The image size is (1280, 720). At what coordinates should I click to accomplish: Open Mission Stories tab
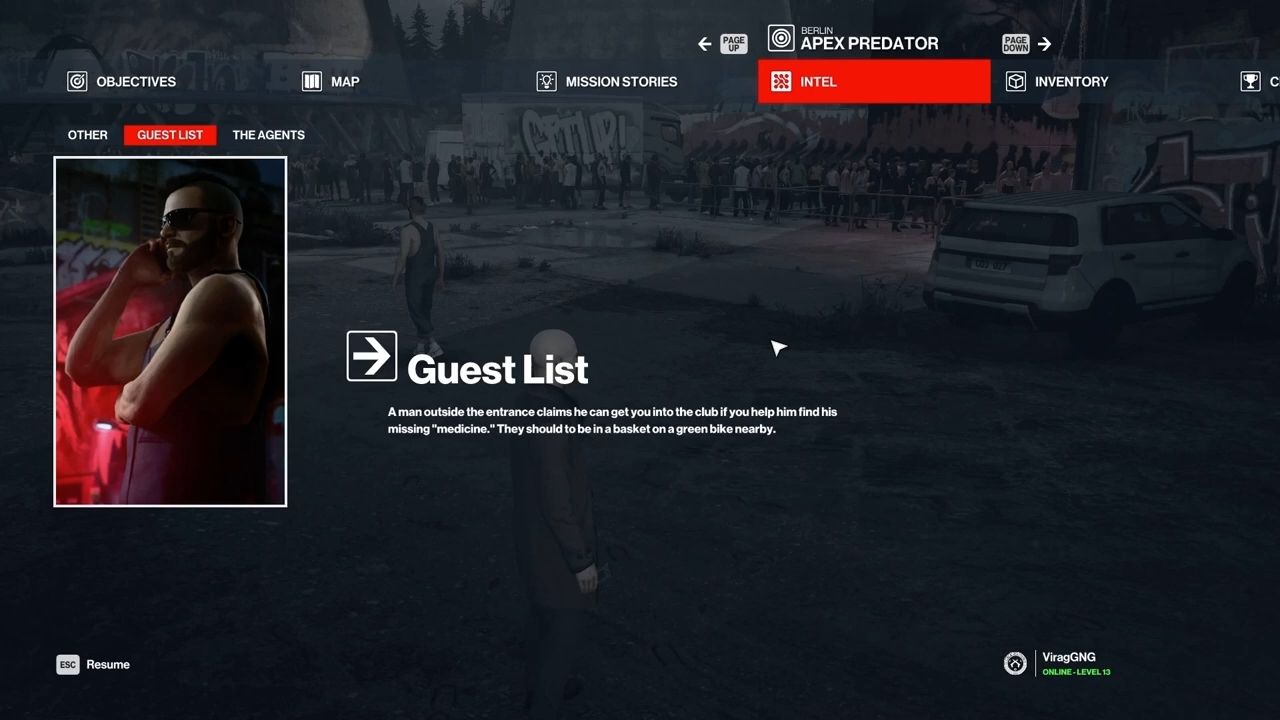[607, 82]
